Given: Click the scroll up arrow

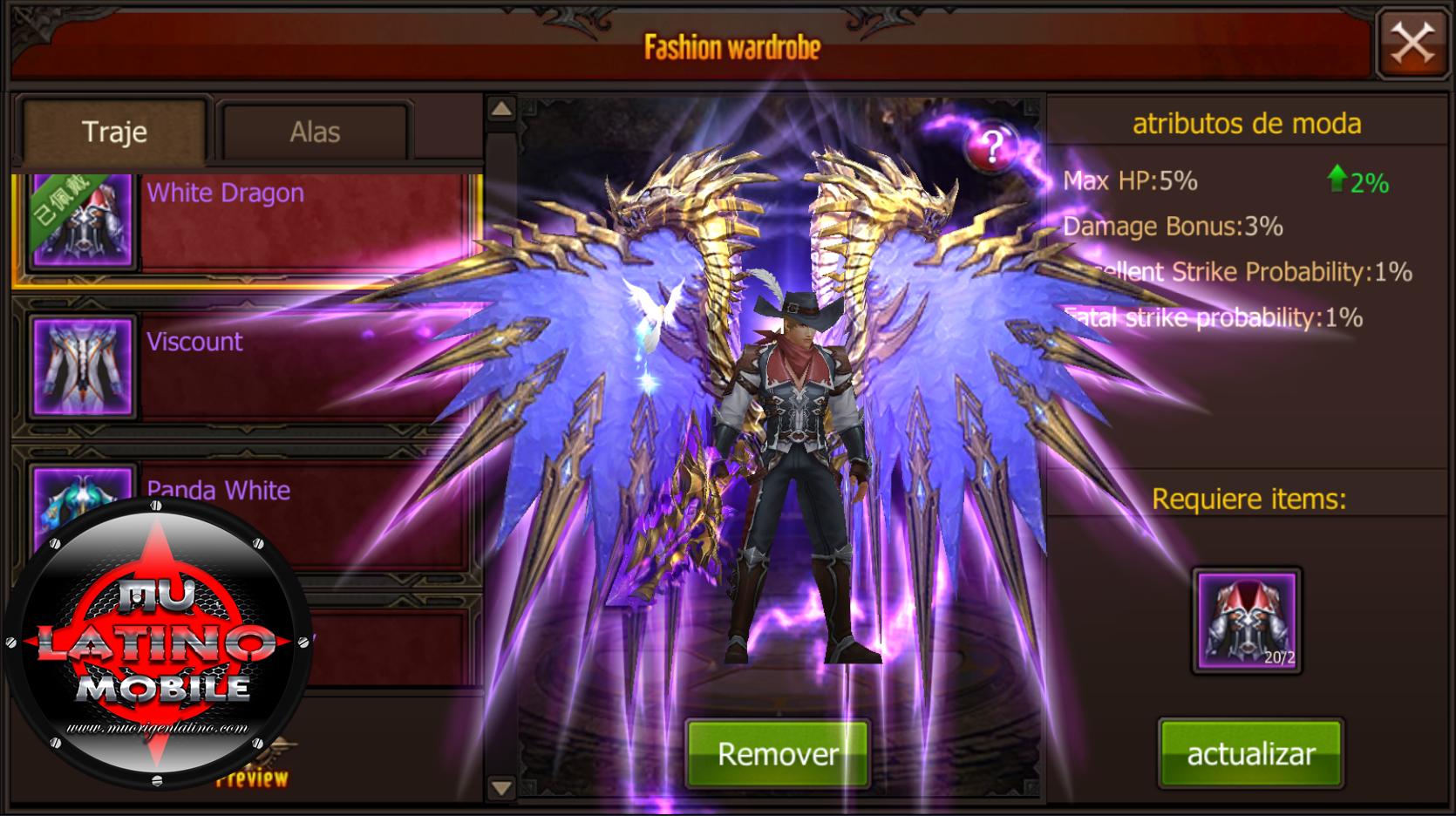Looking at the screenshot, I should [x=501, y=110].
